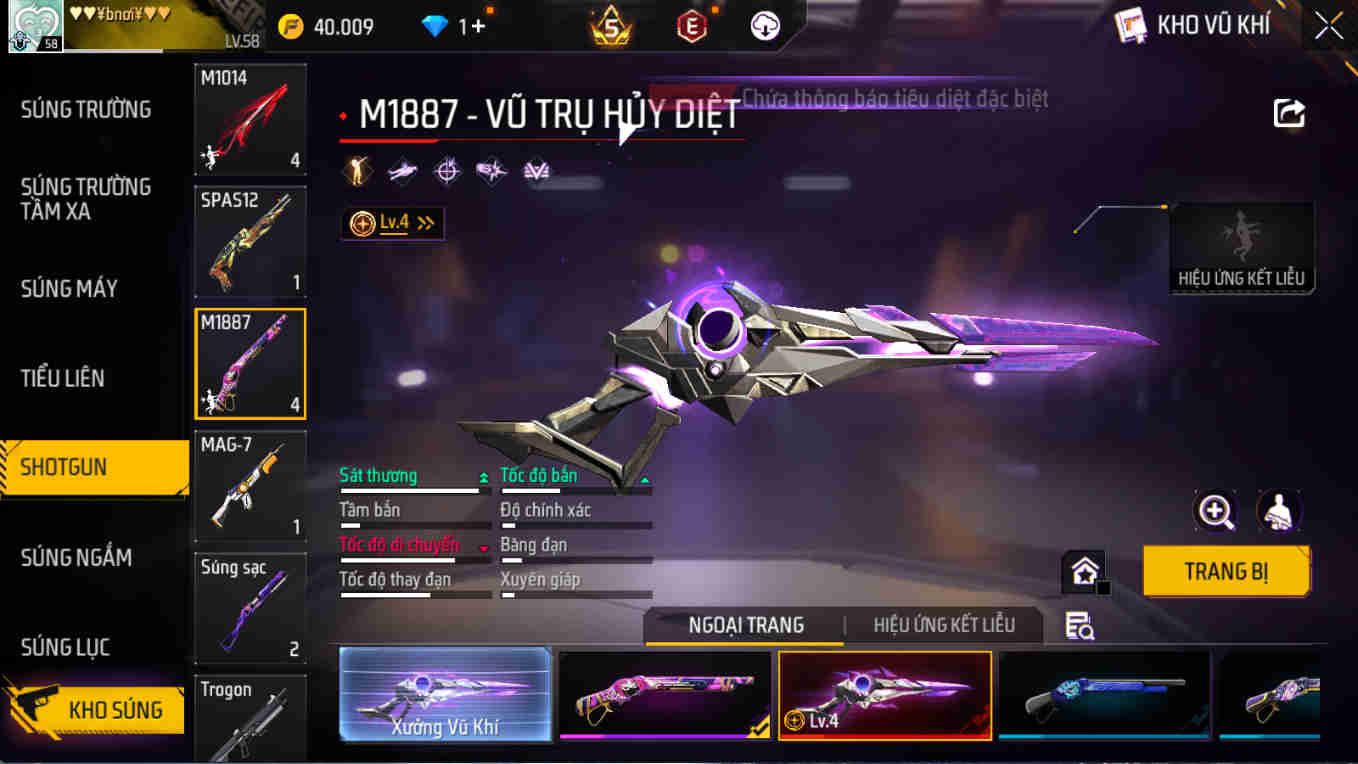This screenshot has width=1358, height=764.
Task: Expand the Lv.4 weapon level details
Action: pos(392,222)
